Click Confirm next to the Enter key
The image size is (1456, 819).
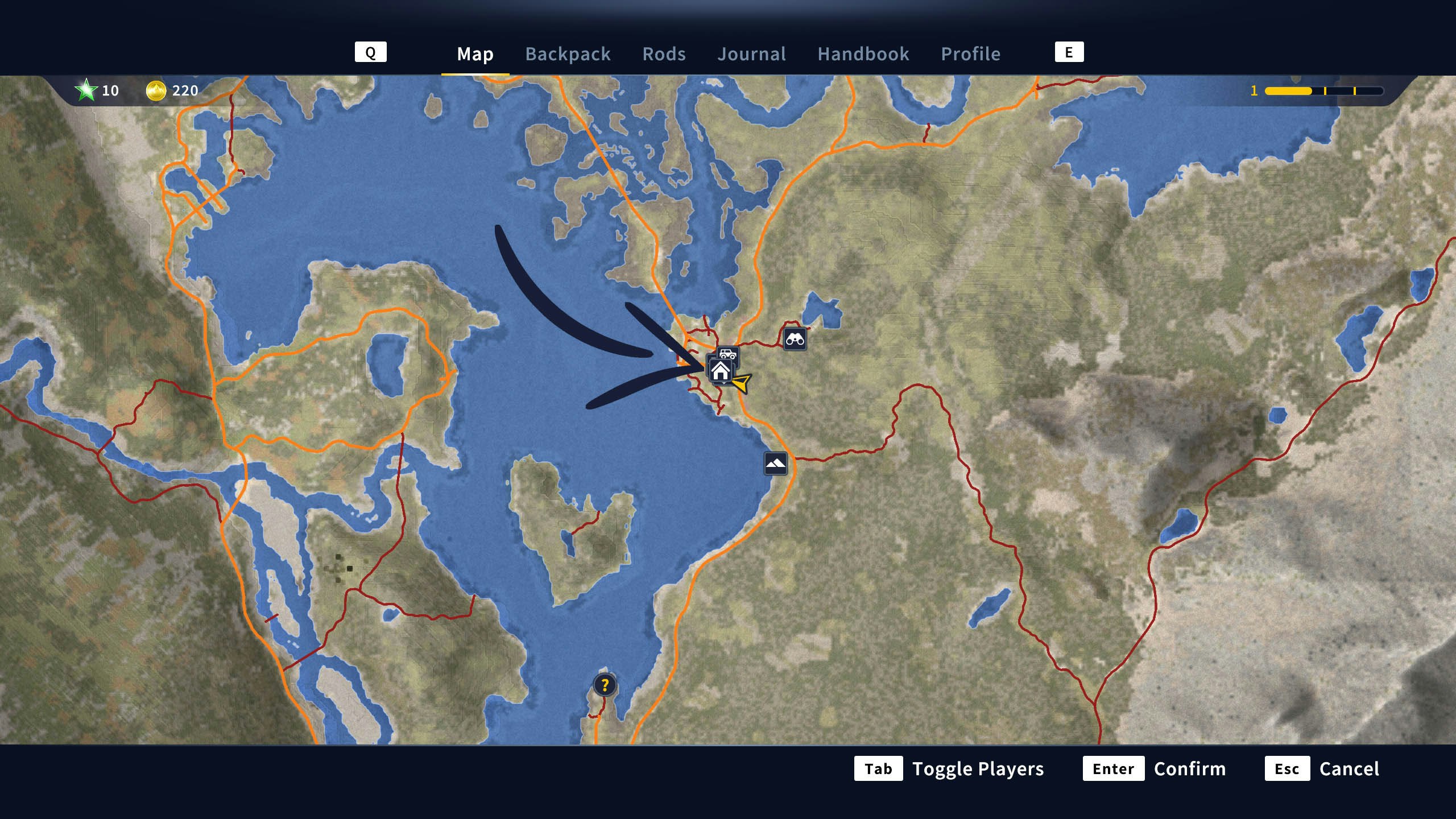1190,769
